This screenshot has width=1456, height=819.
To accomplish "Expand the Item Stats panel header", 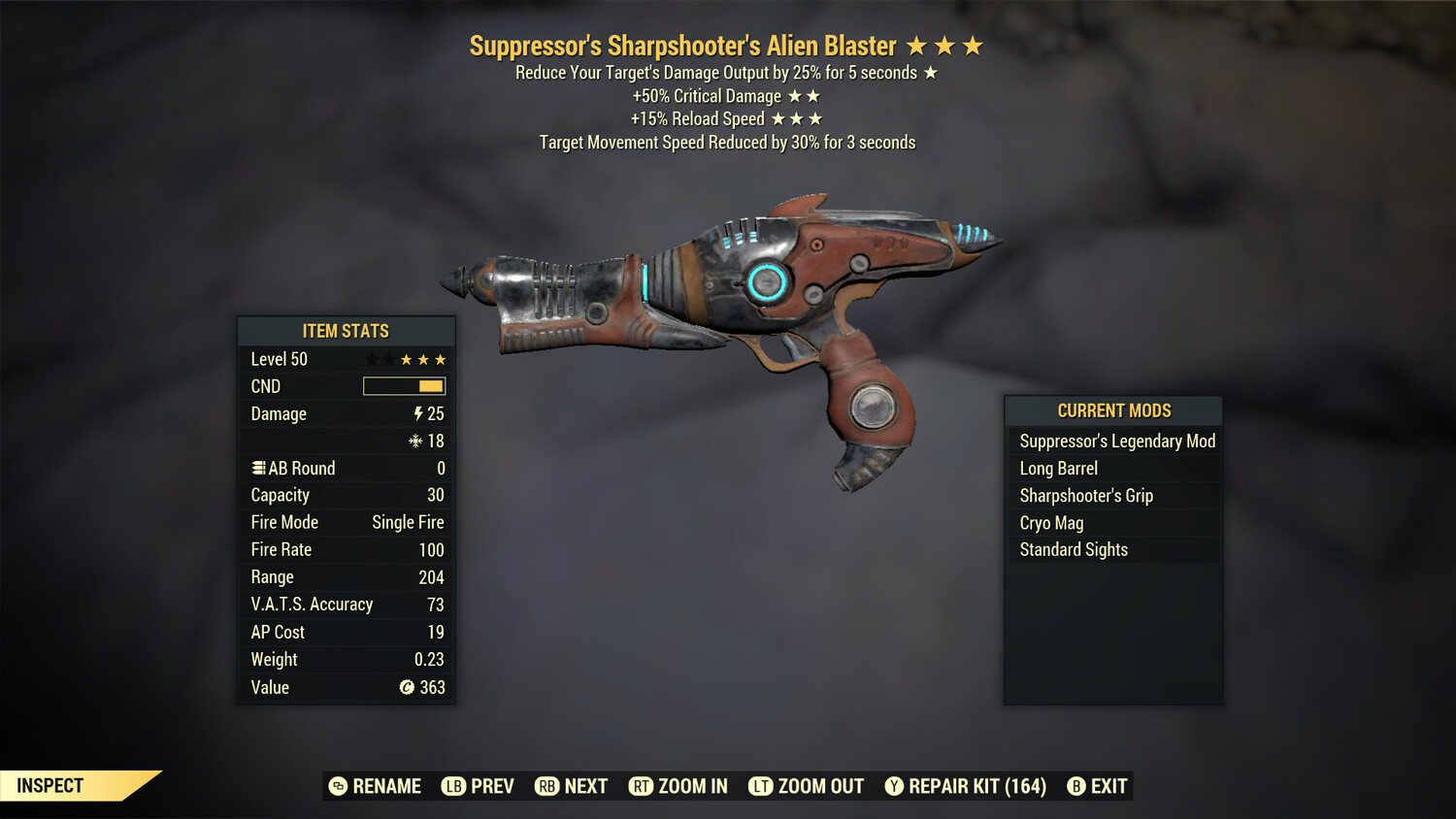I will [x=346, y=331].
